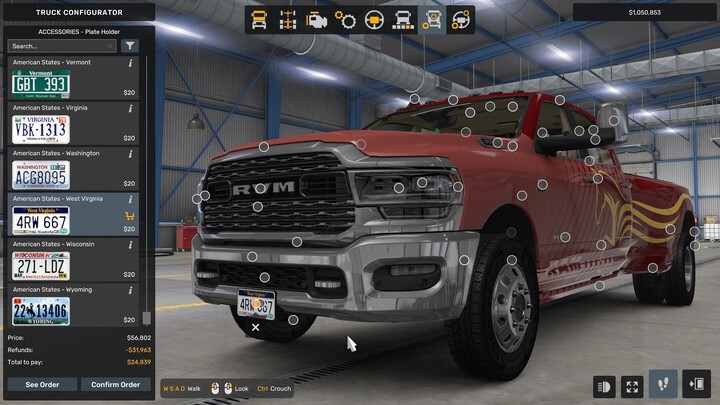
Task: Select the Wyoming license plate
Action: point(40,311)
